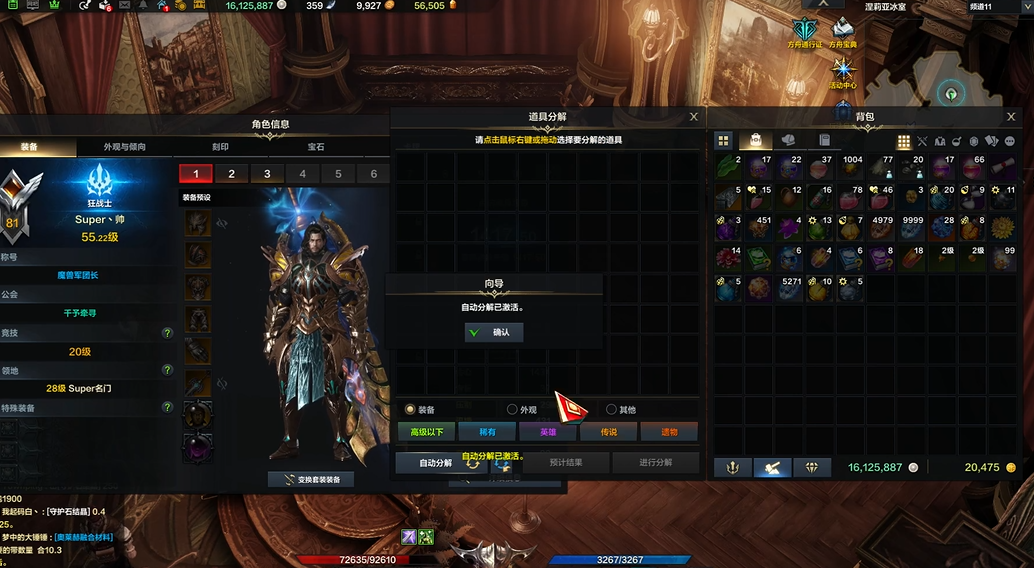This screenshot has width=1034, height=568.
Task: Open the 活动中心 event center icon
Action: tap(845, 72)
